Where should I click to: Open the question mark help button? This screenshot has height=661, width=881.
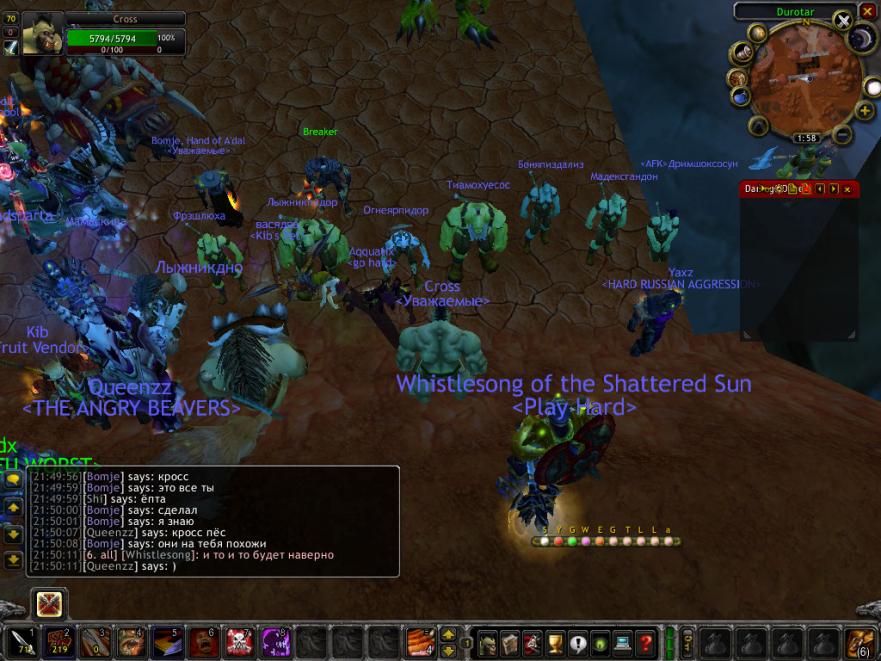(x=646, y=642)
